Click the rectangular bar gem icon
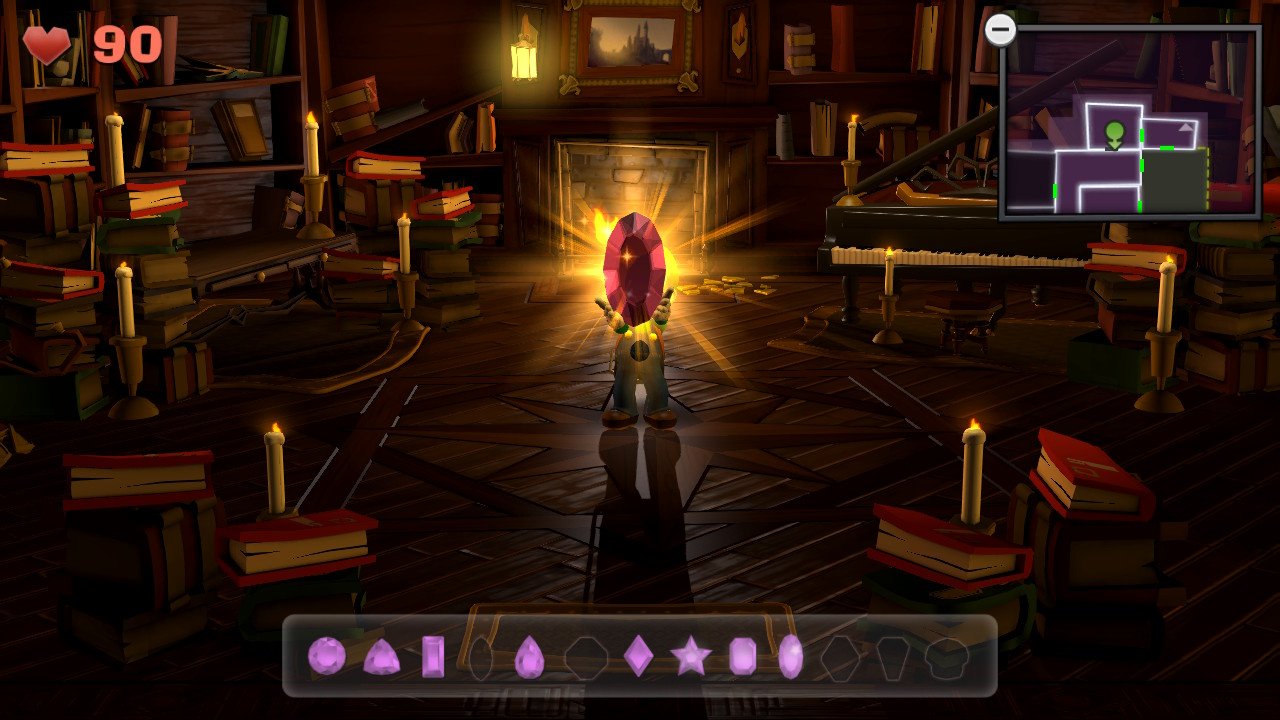 coord(433,655)
